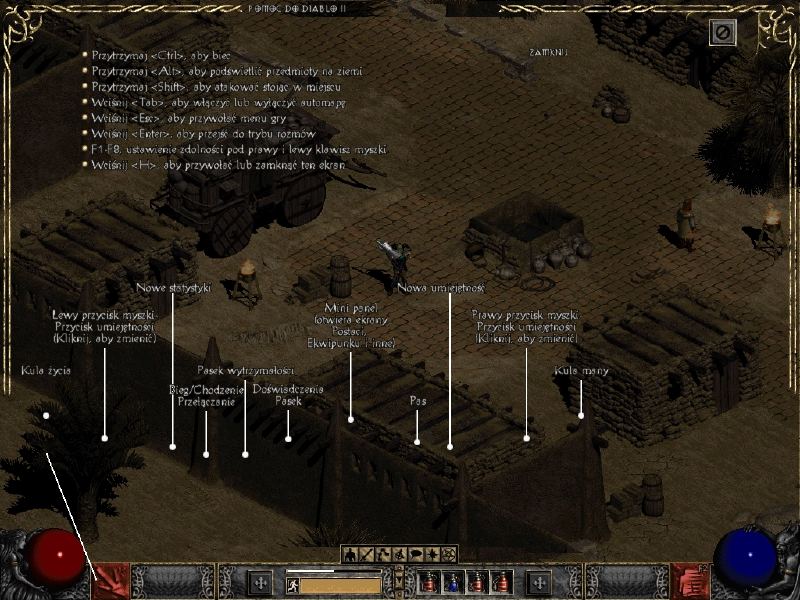Open the right mouse button skill selector
The height and width of the screenshot is (600, 800).
[x=689, y=580]
